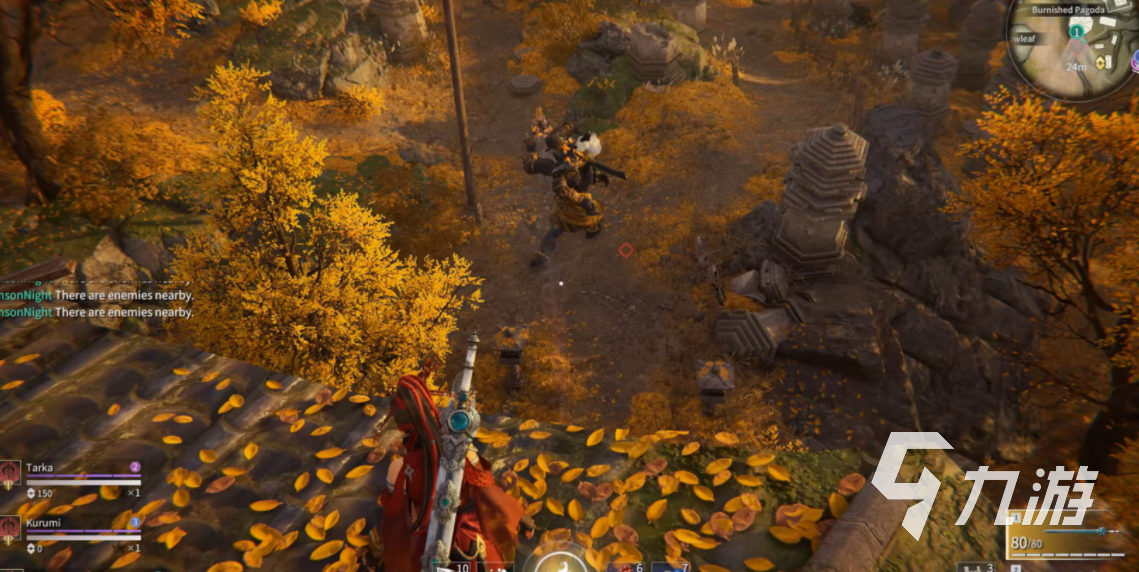This screenshot has height=572, width=1139.
Task: Select teammate Kurumi's portrait
Action: (11, 527)
